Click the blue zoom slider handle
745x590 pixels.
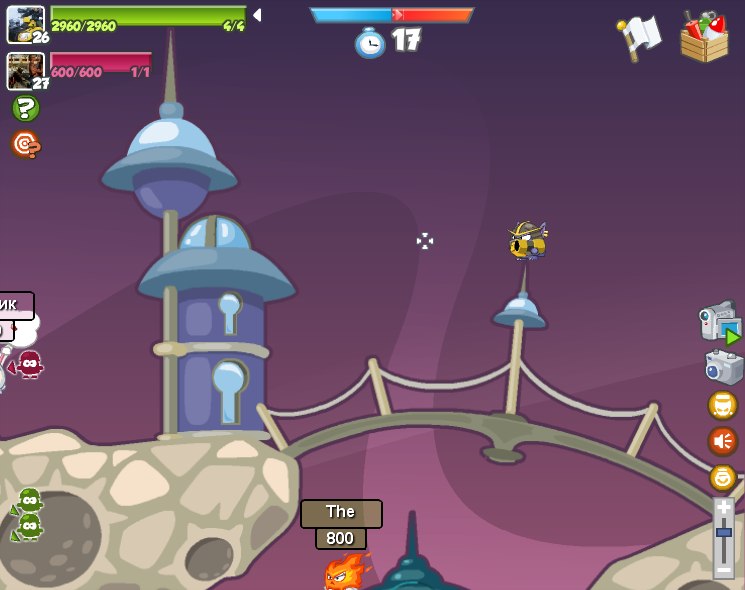[723, 532]
